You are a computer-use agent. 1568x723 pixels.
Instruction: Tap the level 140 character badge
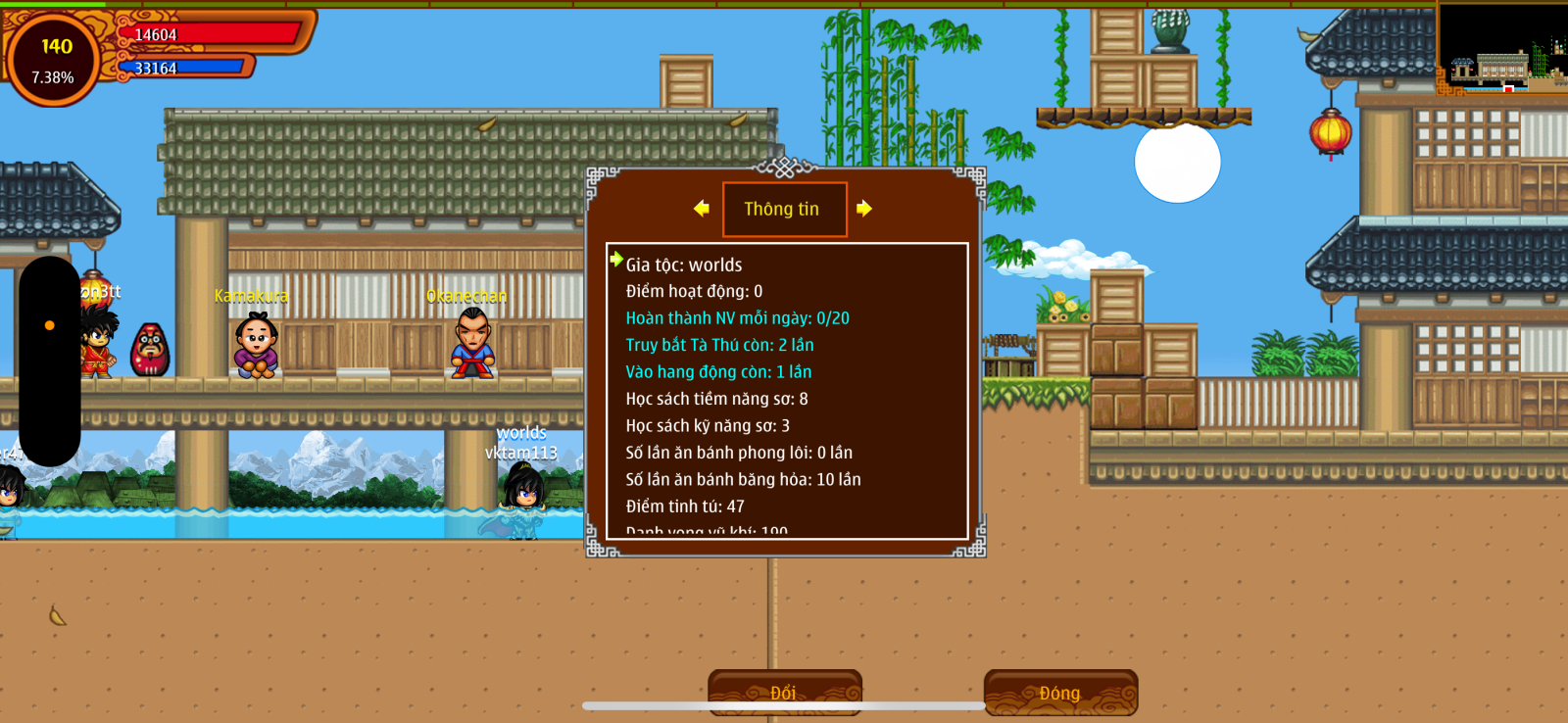[x=54, y=59]
